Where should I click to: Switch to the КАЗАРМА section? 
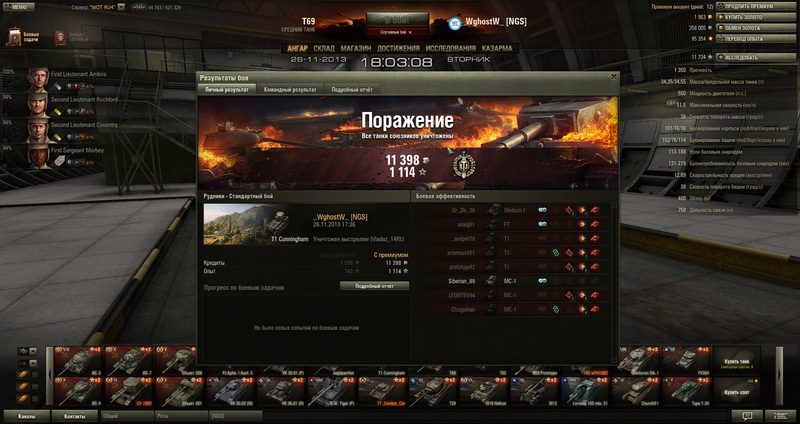pos(496,47)
